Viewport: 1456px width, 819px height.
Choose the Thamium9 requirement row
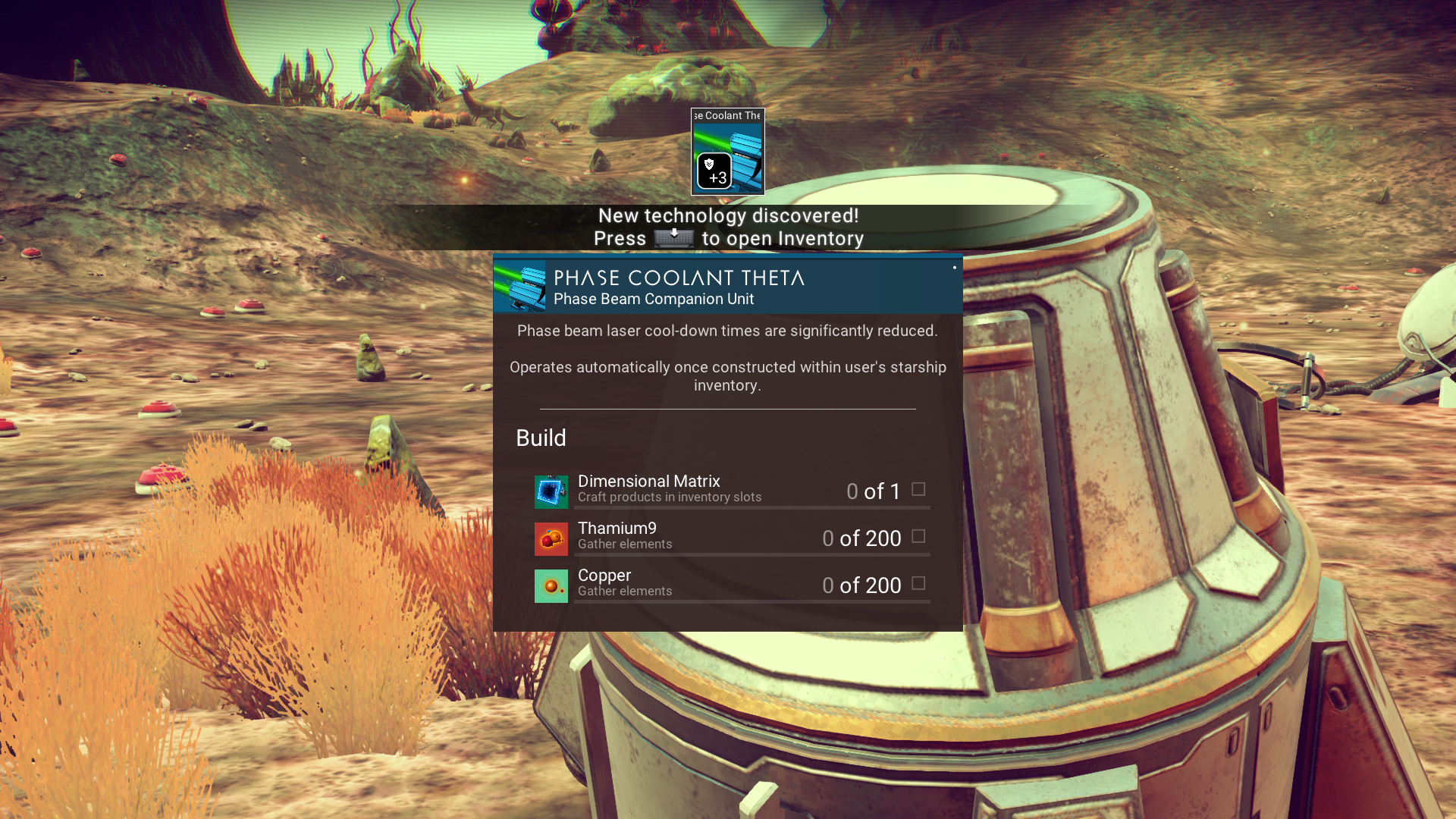(731, 538)
